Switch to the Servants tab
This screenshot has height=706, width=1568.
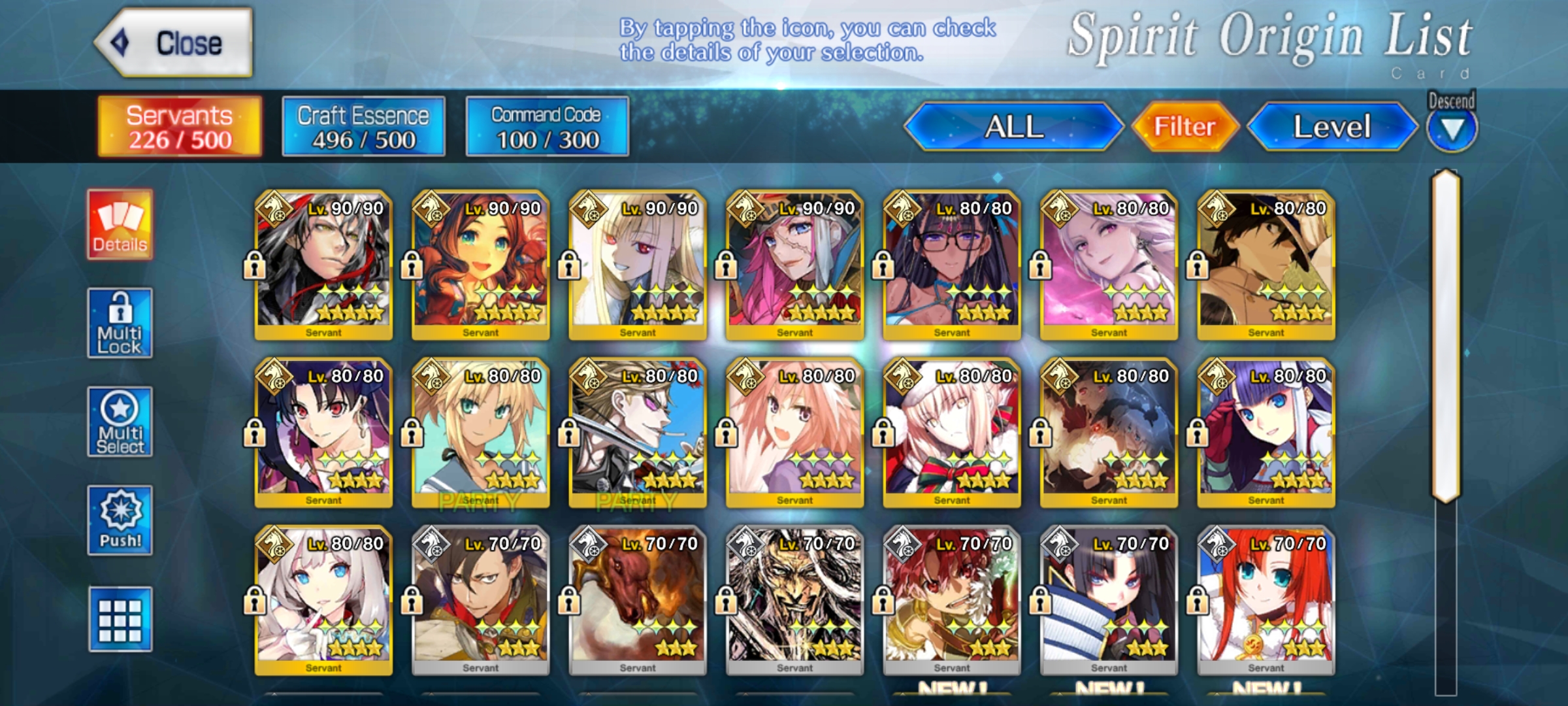click(180, 127)
